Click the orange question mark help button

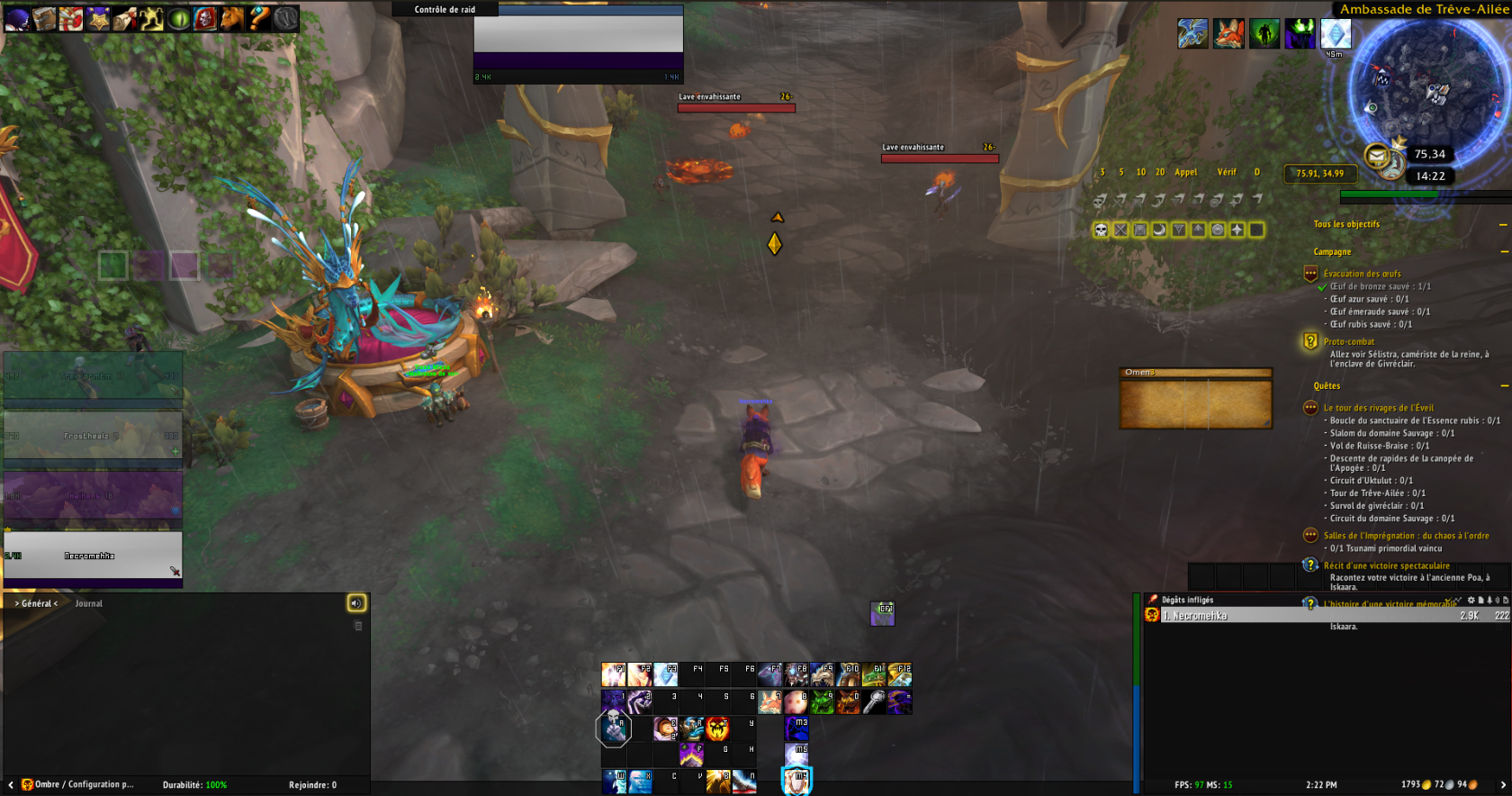pos(259,18)
